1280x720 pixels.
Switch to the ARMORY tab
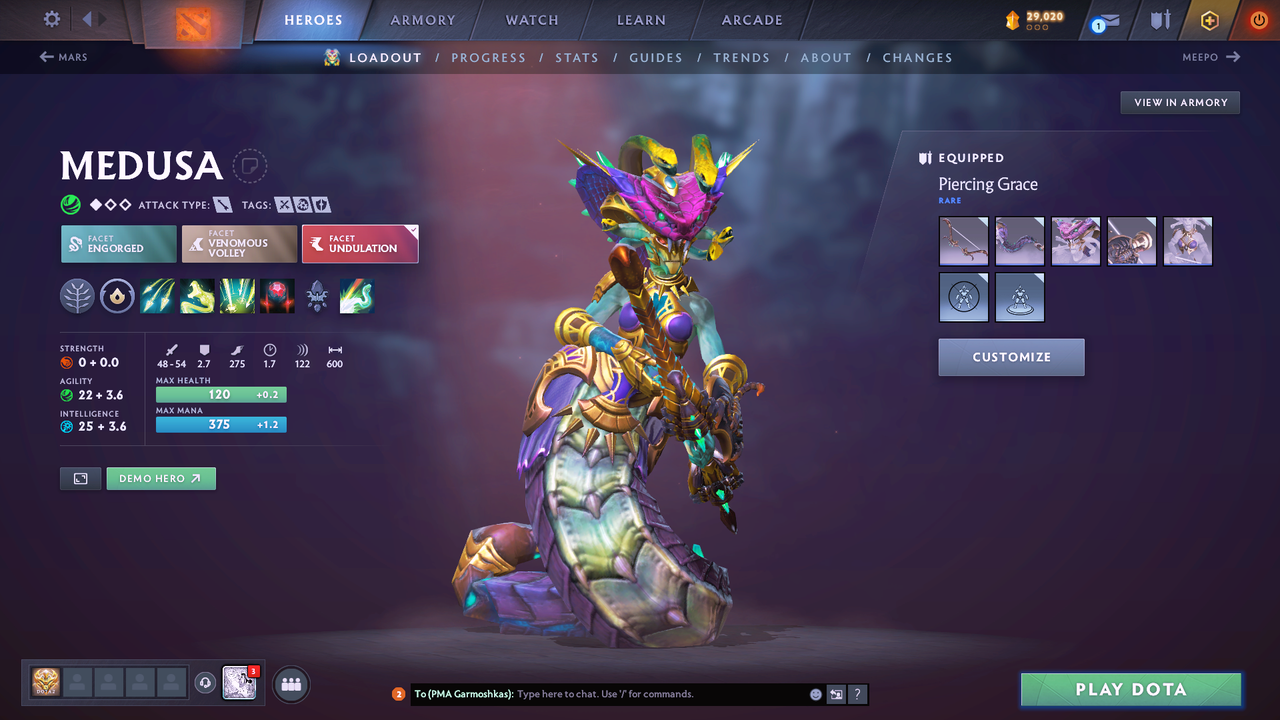422,19
